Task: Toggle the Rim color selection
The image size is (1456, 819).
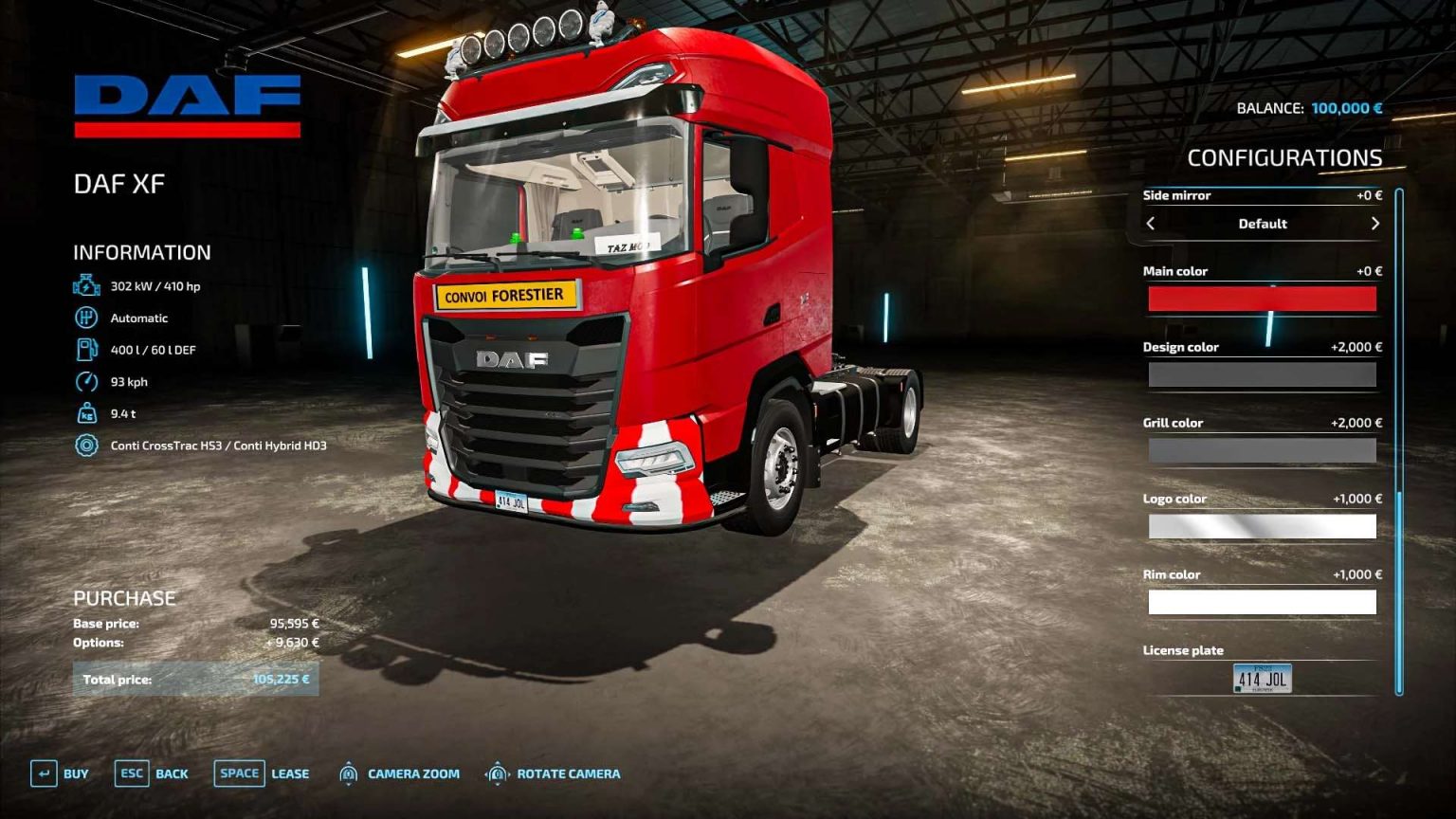Action: click(x=1263, y=601)
